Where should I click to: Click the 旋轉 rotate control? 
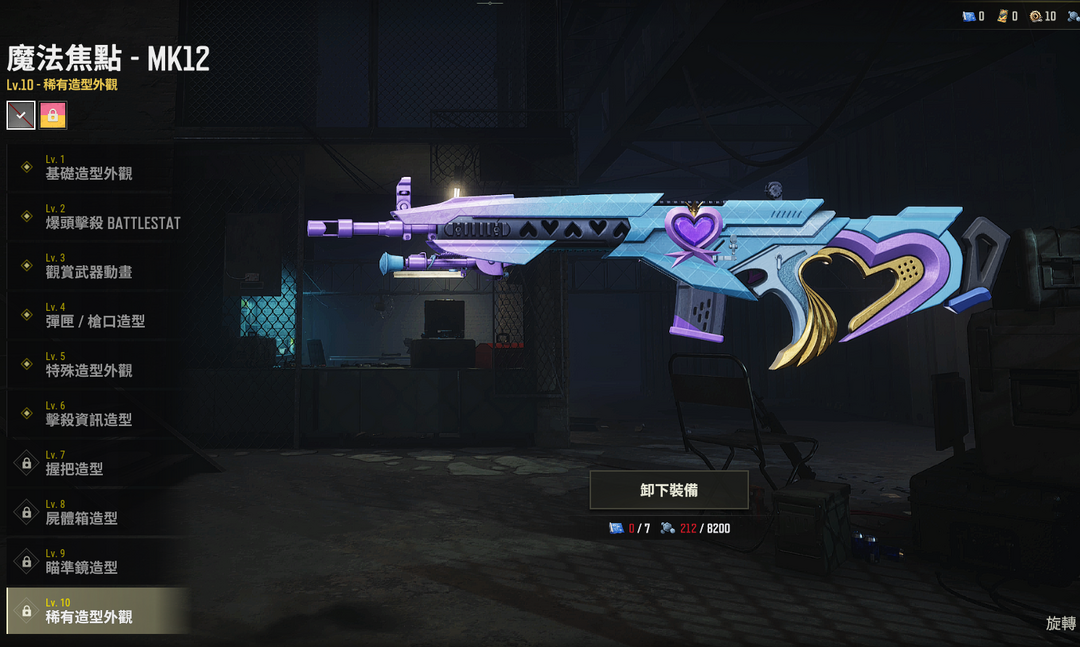pyautogui.click(x=1060, y=623)
